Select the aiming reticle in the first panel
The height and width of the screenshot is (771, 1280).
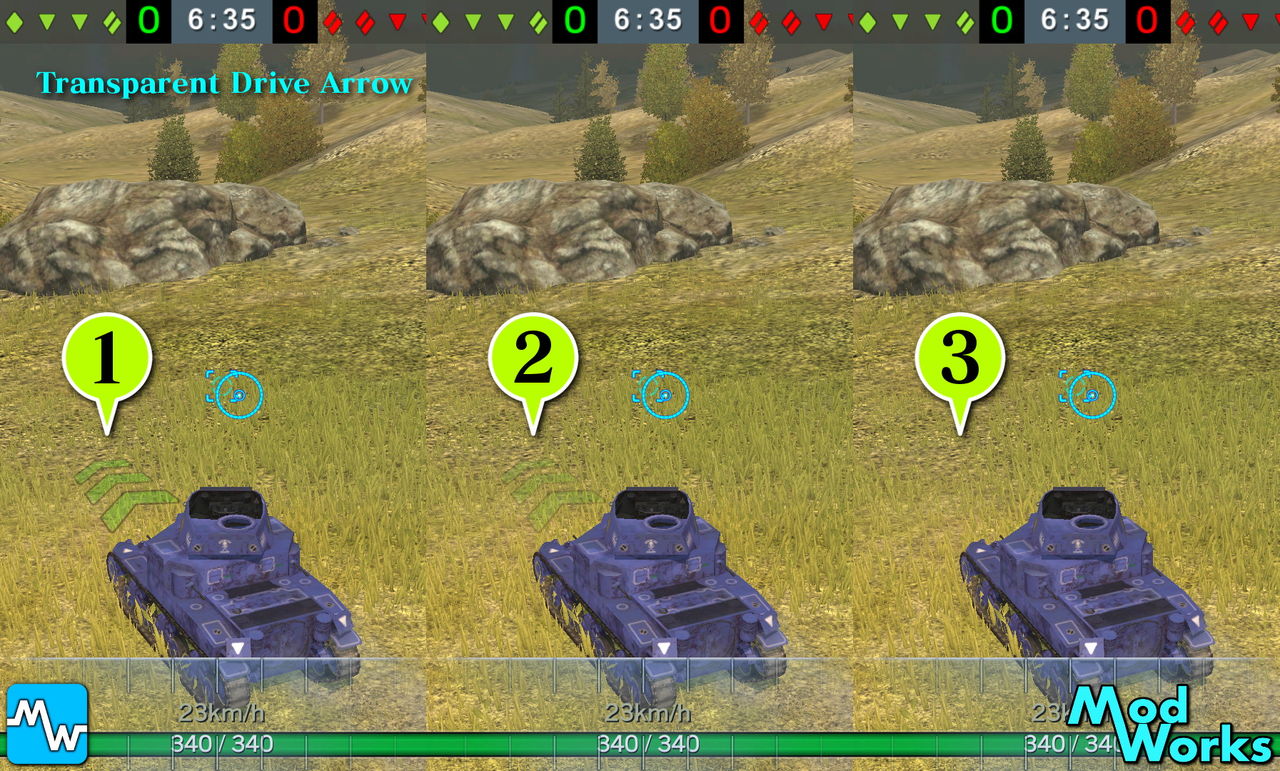tap(238, 394)
